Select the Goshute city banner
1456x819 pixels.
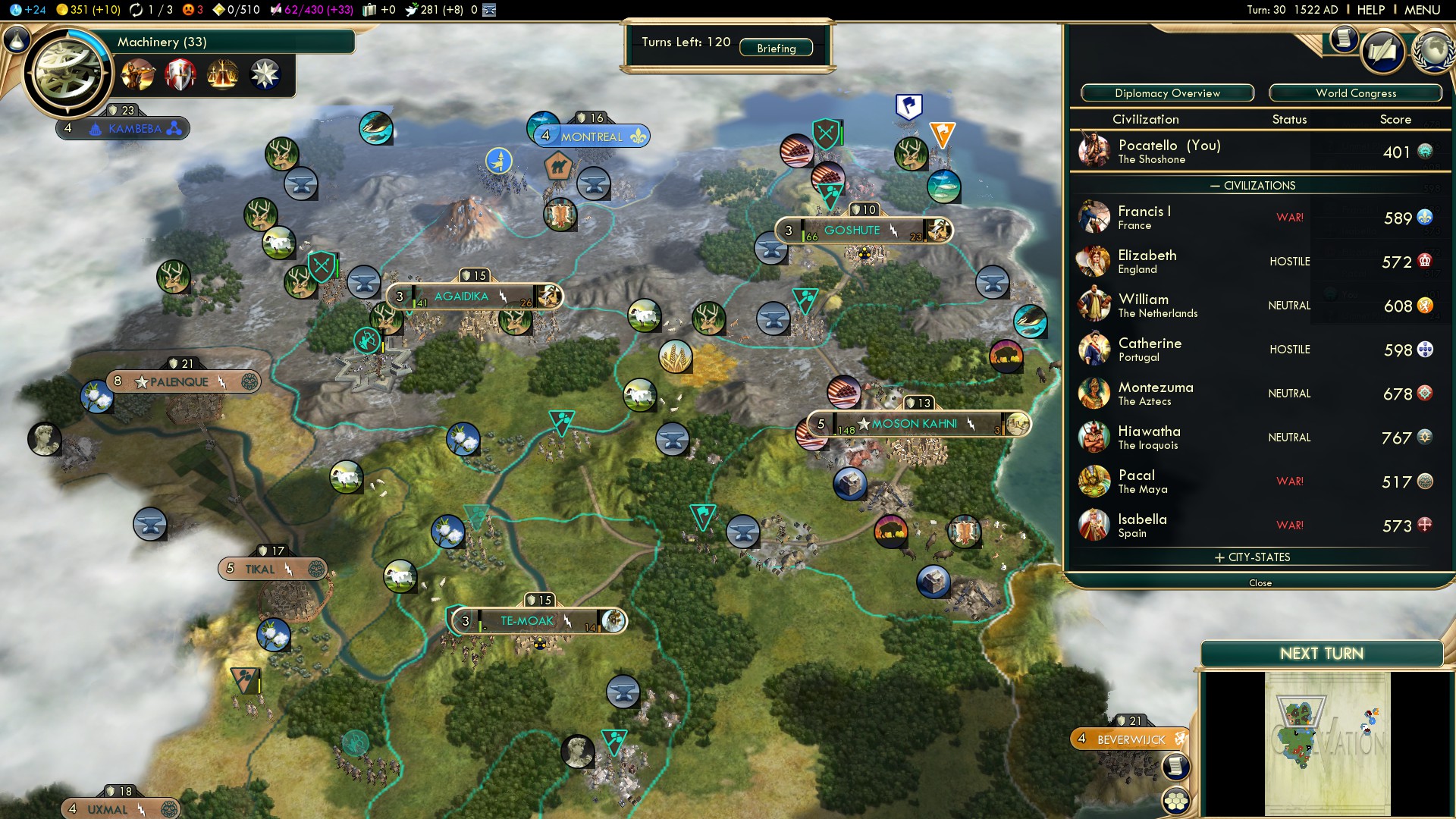tap(852, 231)
